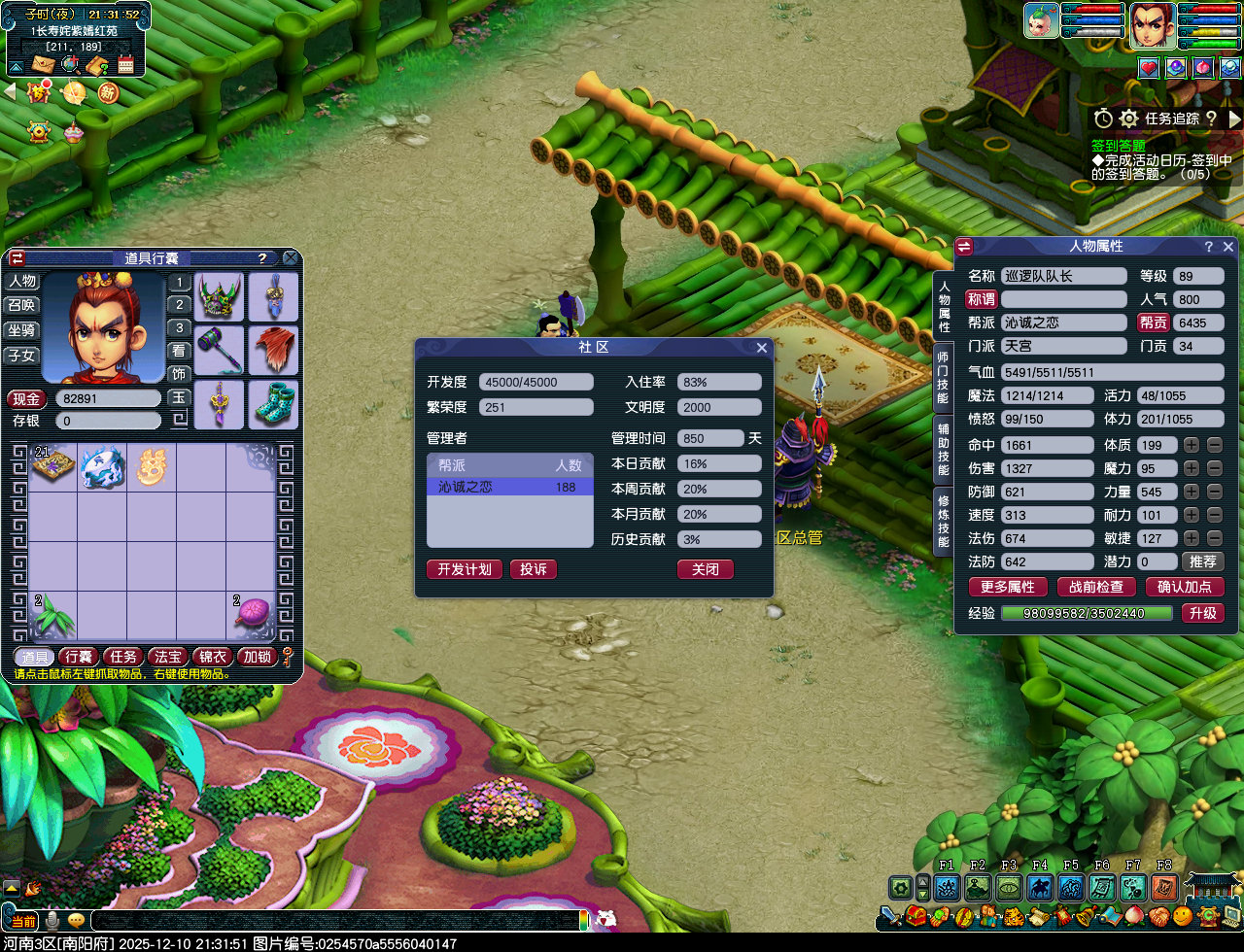The image size is (1244, 952).
Task: Open the 开发计划 development plan
Action: [x=465, y=569]
